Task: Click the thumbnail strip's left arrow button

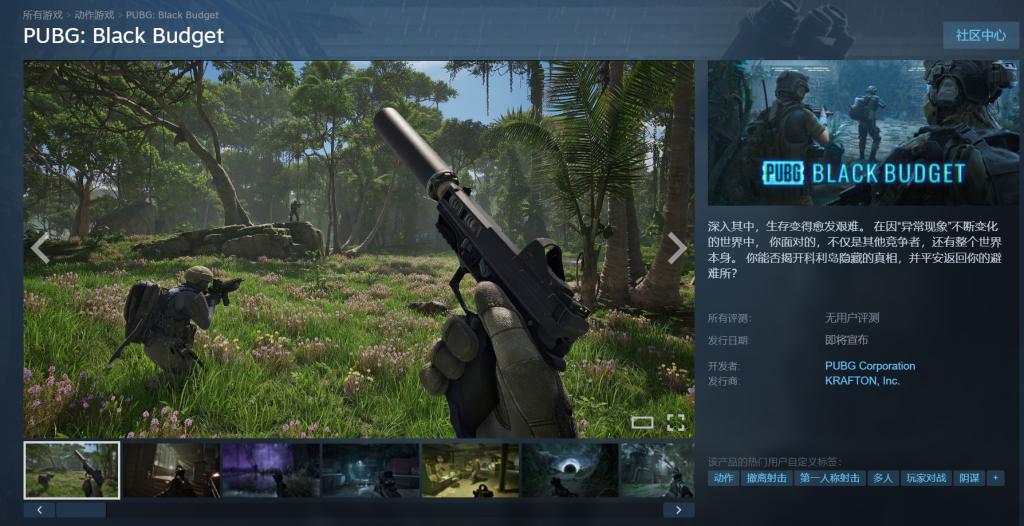Action: click(x=39, y=510)
